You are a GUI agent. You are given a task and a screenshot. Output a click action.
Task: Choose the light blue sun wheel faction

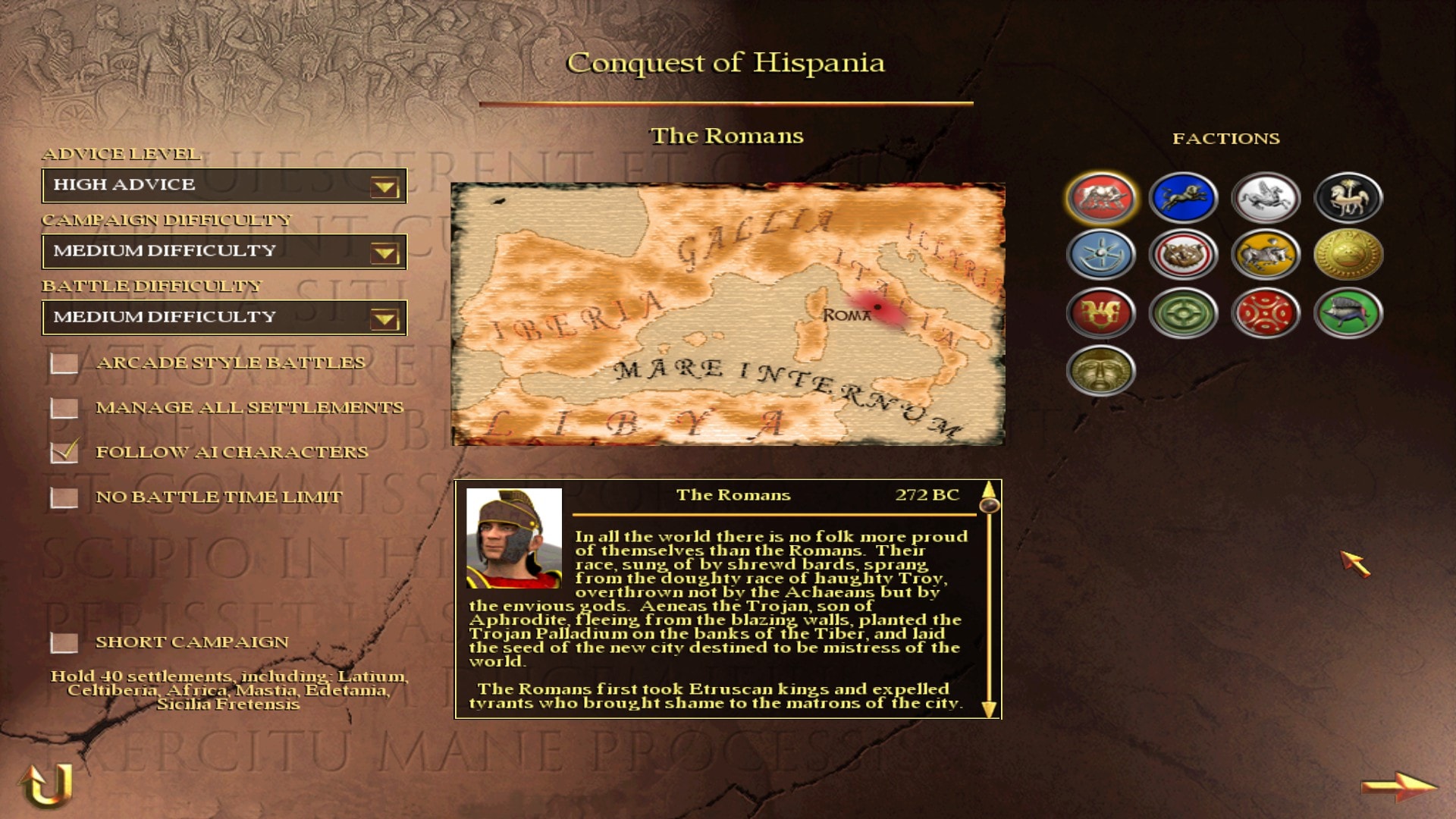tap(1101, 255)
